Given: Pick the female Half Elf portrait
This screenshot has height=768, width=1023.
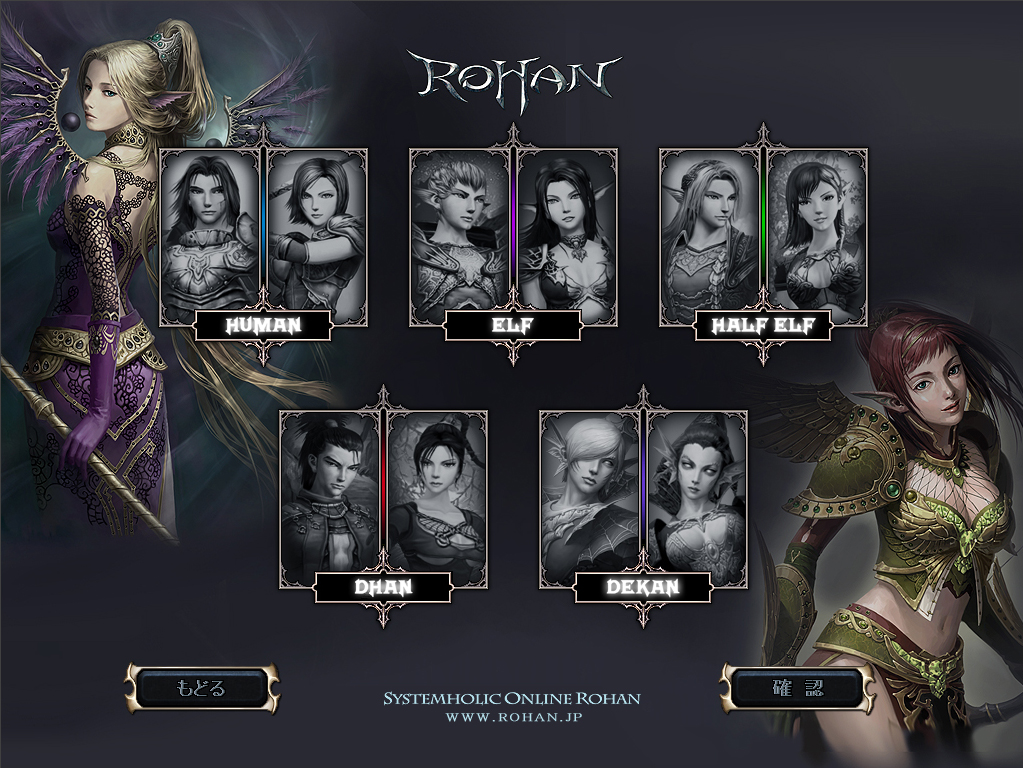Looking at the screenshot, I should point(816,230).
